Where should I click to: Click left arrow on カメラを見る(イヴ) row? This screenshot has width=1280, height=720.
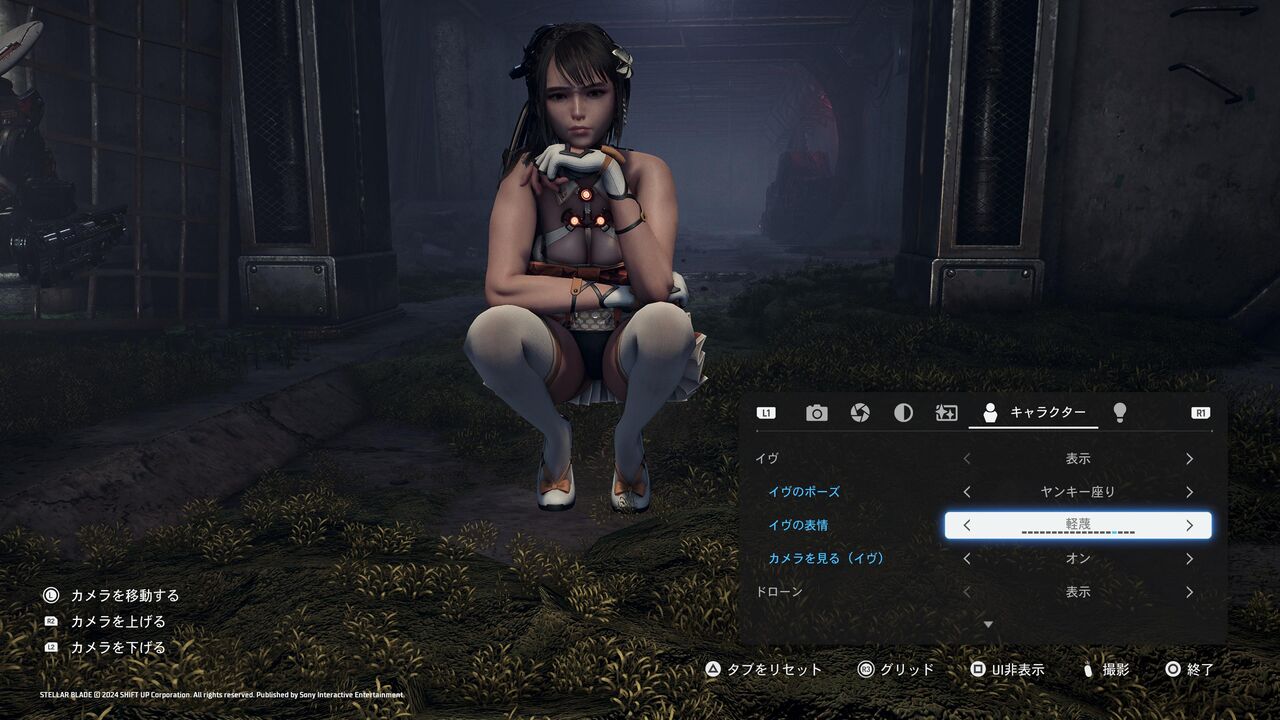tap(967, 559)
